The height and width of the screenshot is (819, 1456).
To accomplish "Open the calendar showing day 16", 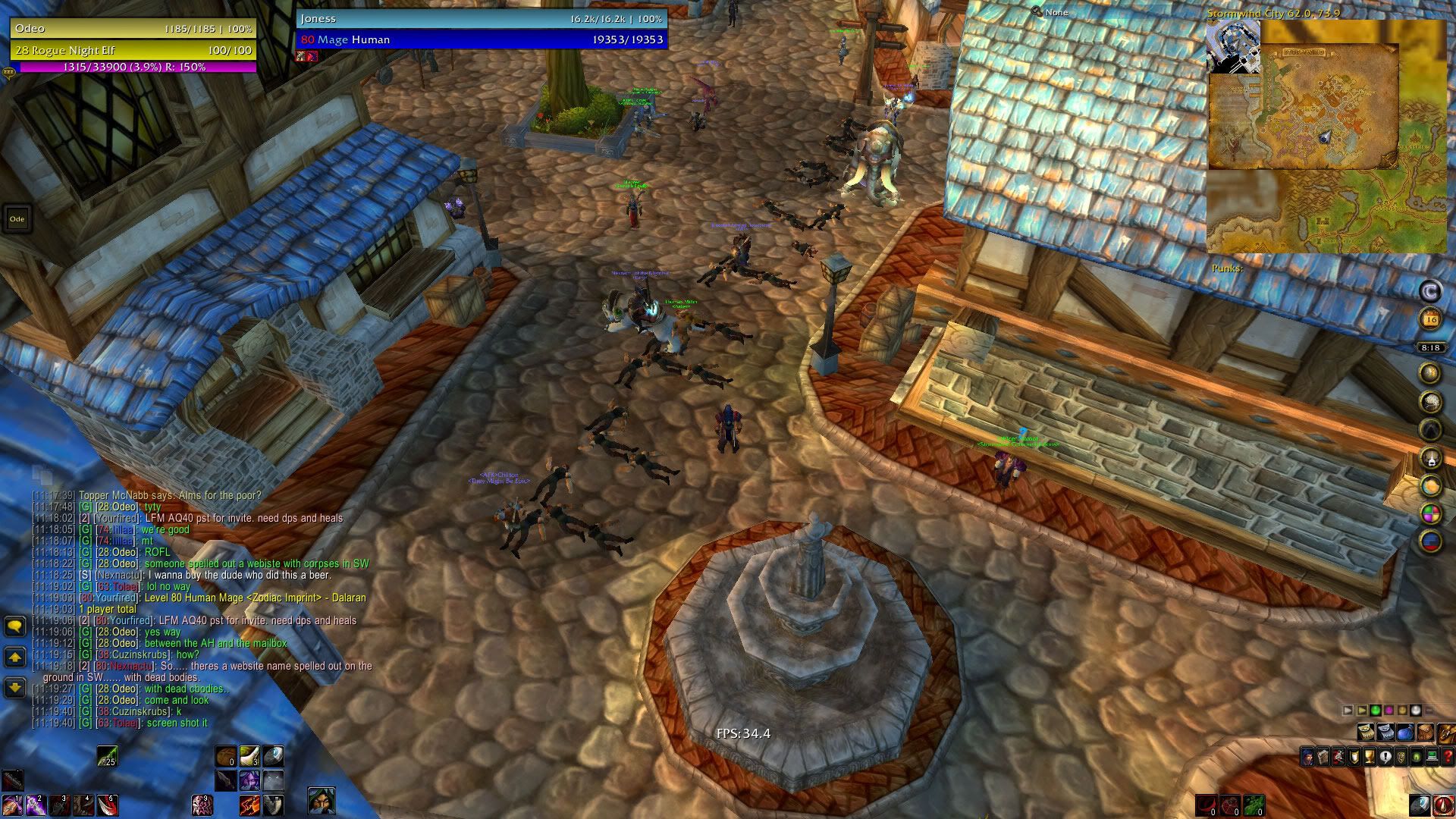I will click(1431, 317).
